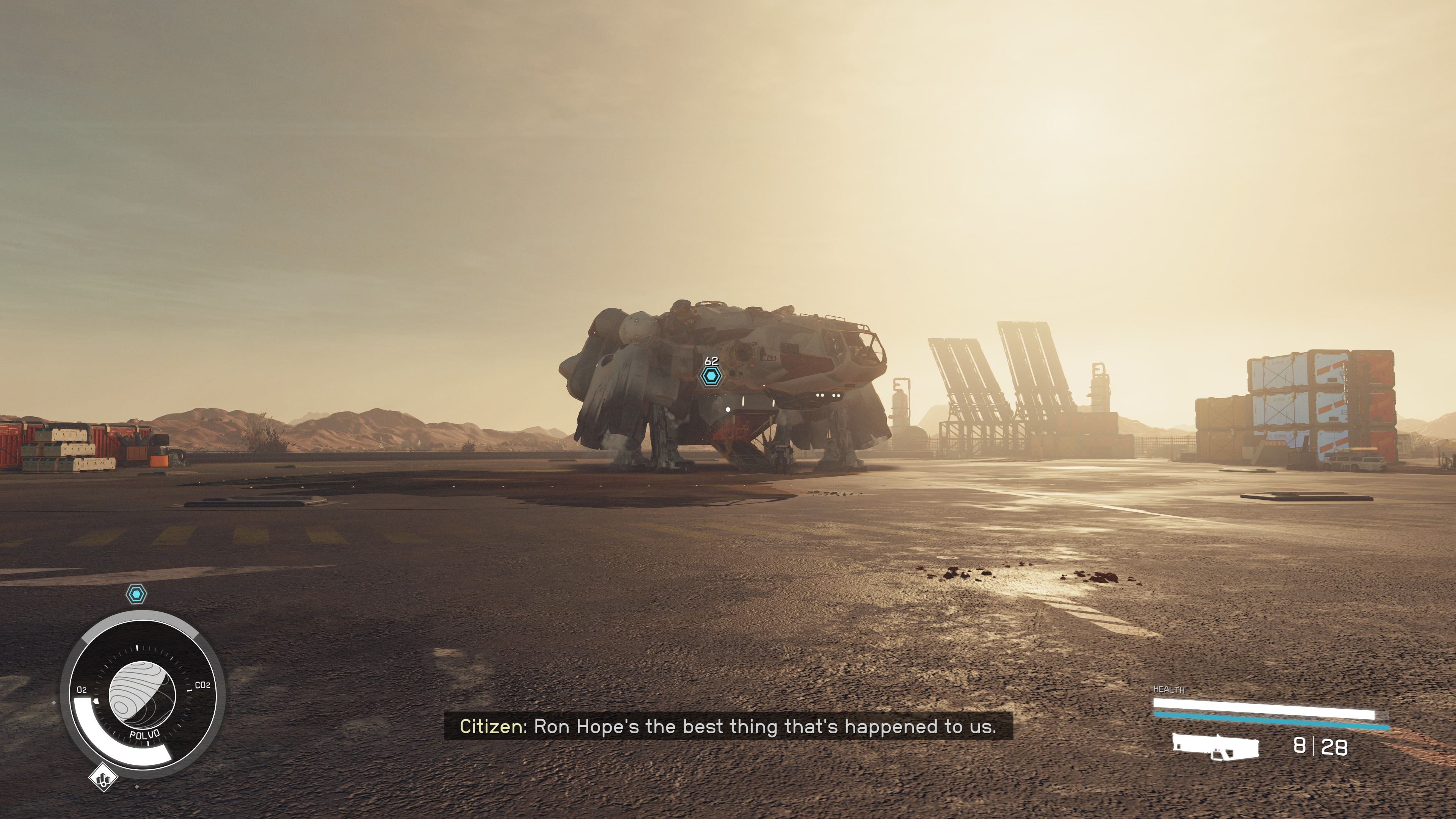This screenshot has height=819, width=1456.
Task: Select the quest marker showing distance 62
Action: [711, 376]
